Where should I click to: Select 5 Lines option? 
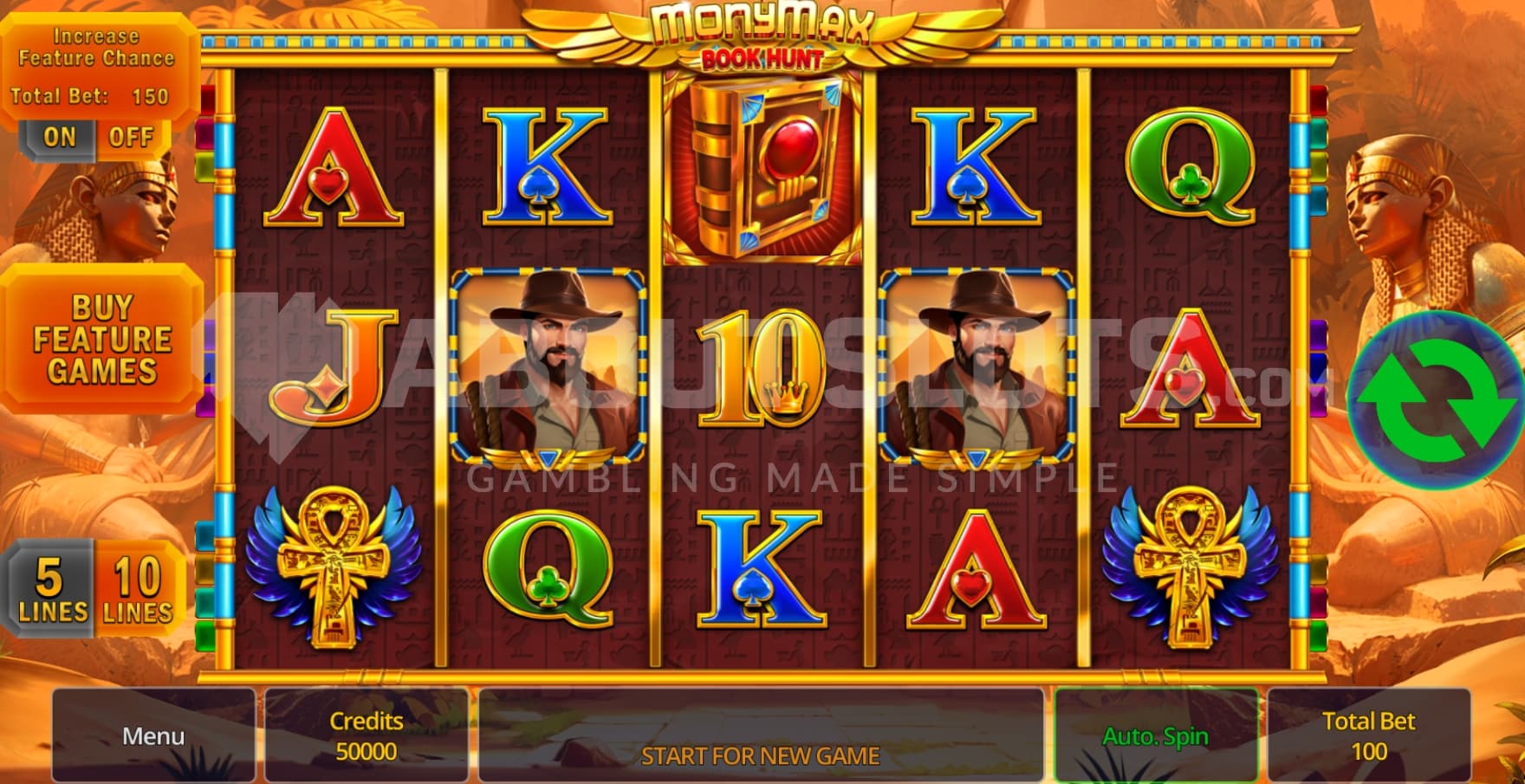[x=51, y=589]
